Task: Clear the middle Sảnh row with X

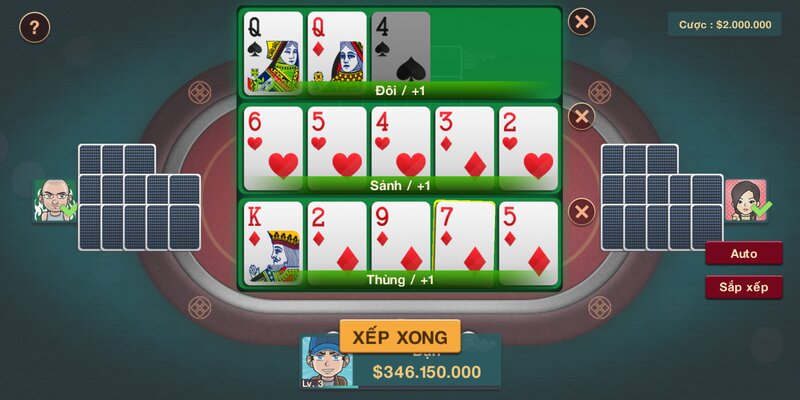Action: click(x=581, y=117)
